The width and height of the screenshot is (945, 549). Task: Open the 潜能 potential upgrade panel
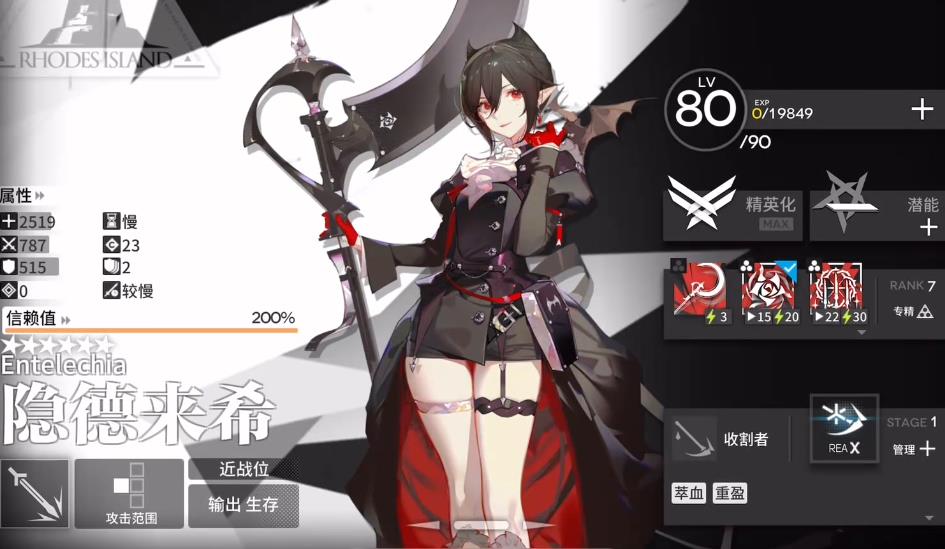pyautogui.click(x=876, y=211)
